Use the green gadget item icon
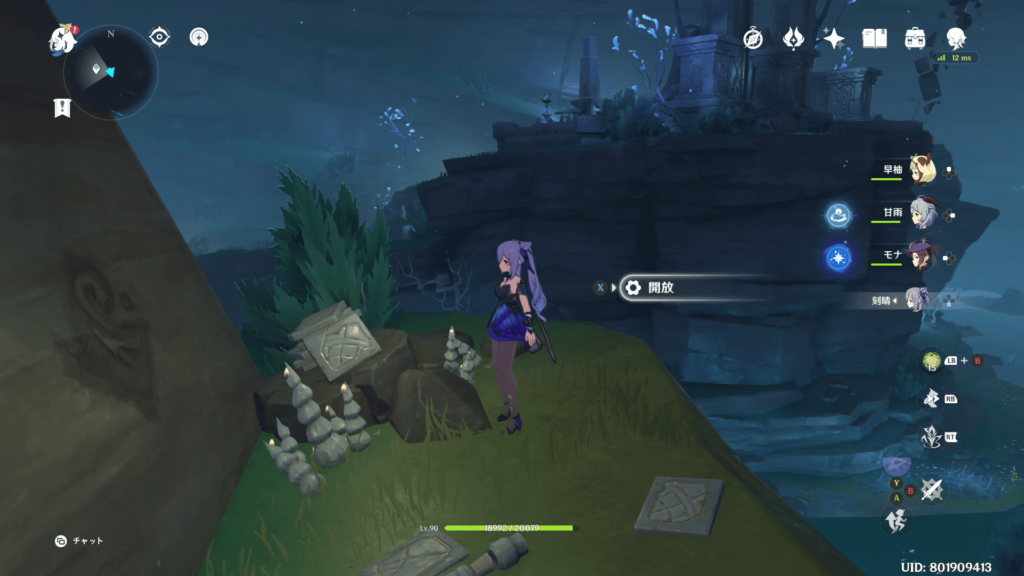Screen dimensions: 1024x576 (932, 360)
